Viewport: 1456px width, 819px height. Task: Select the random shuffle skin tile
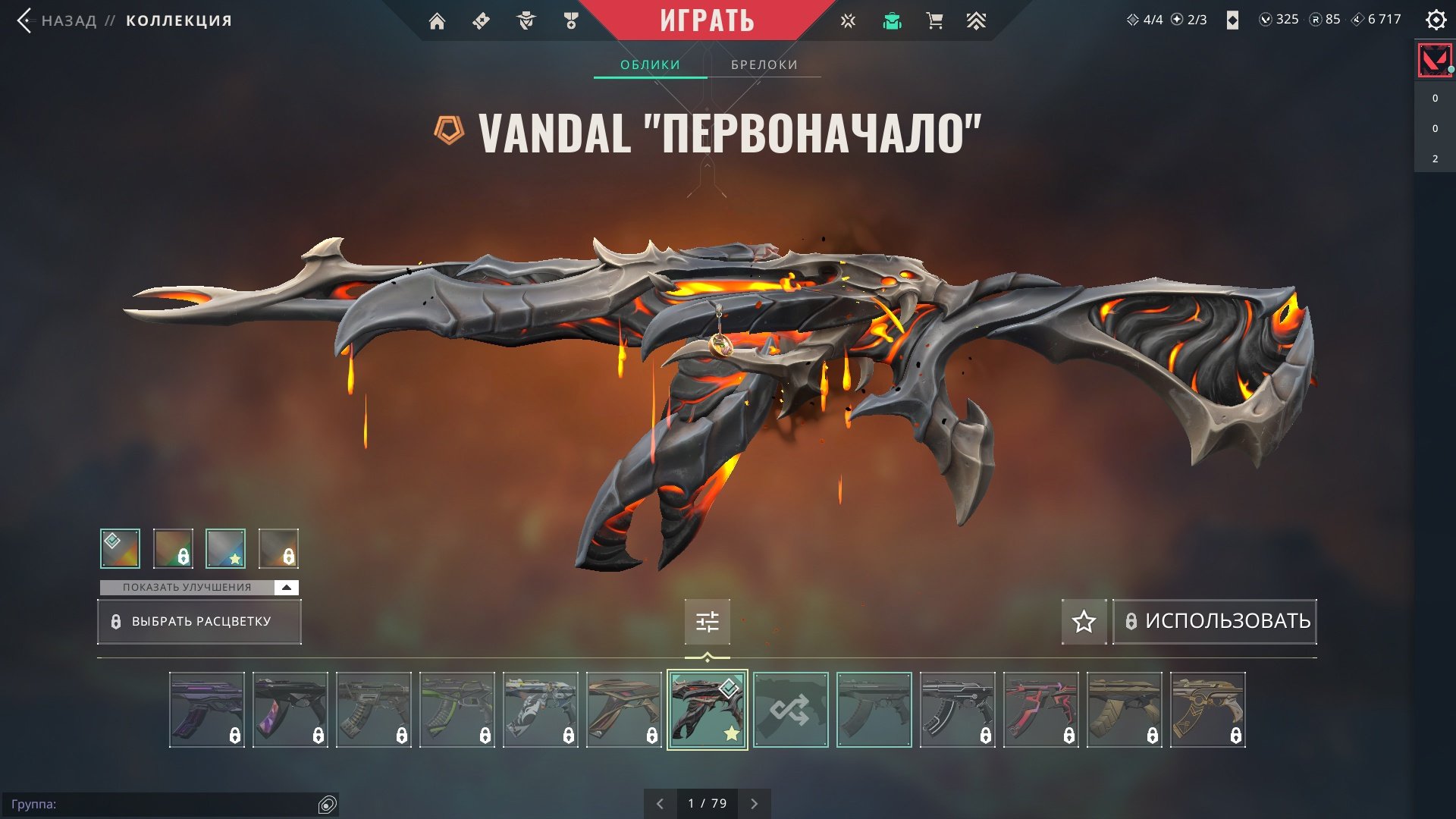click(x=790, y=710)
